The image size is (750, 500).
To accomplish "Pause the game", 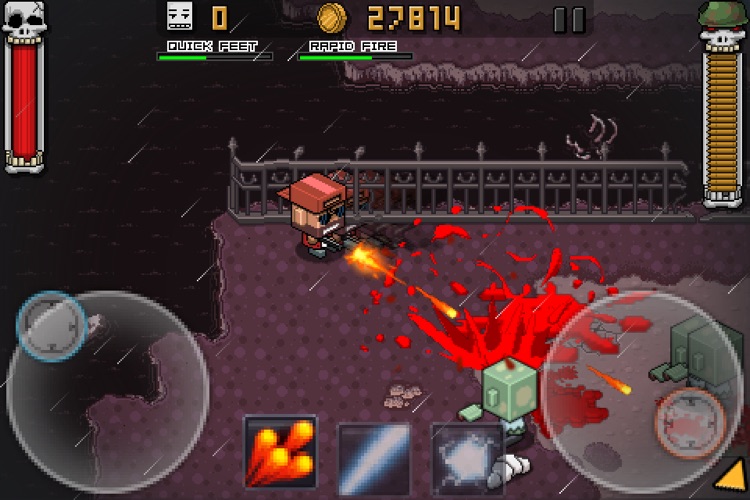I will pos(570,19).
